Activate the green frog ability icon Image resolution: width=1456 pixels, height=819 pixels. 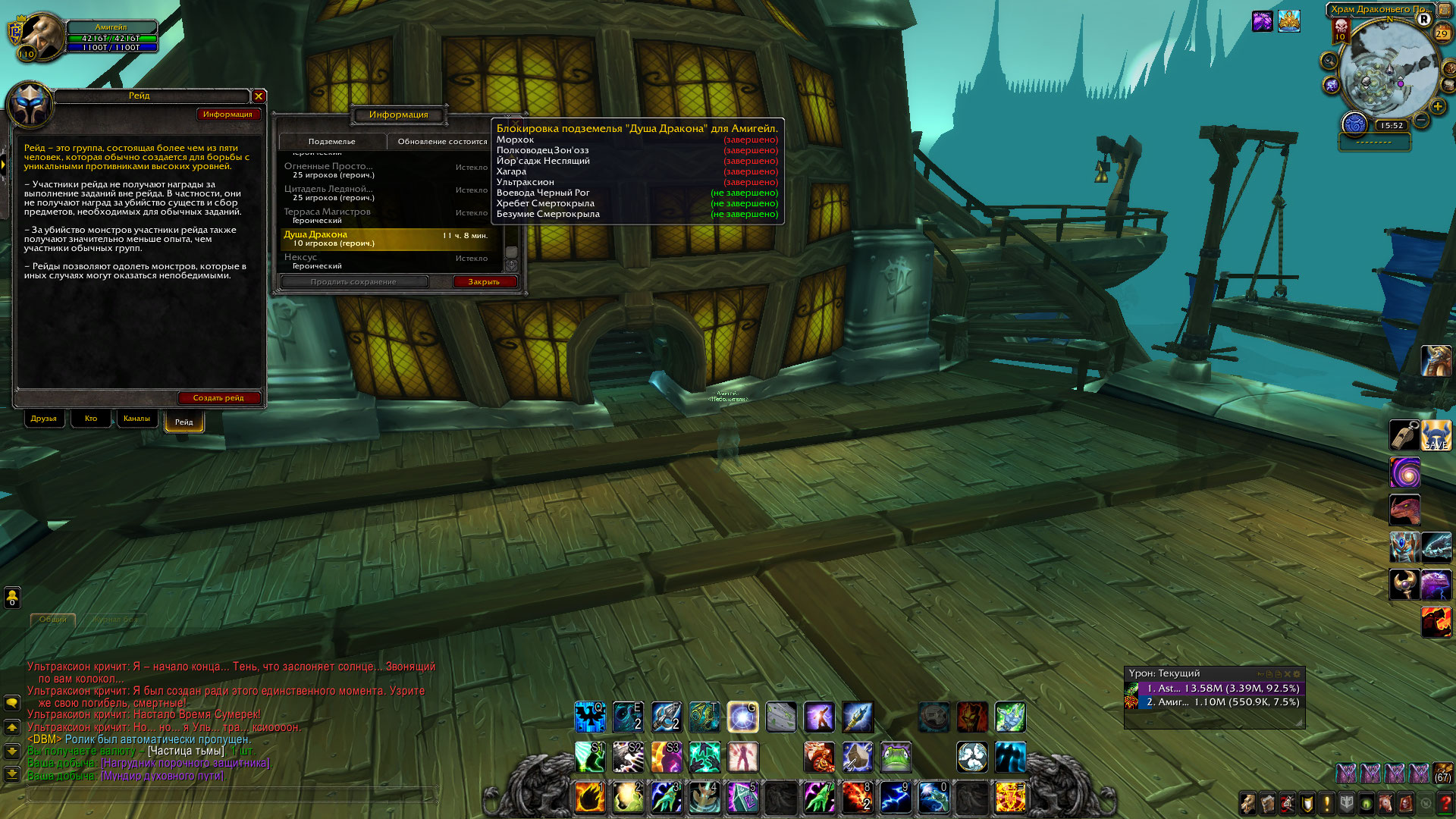tap(896, 757)
